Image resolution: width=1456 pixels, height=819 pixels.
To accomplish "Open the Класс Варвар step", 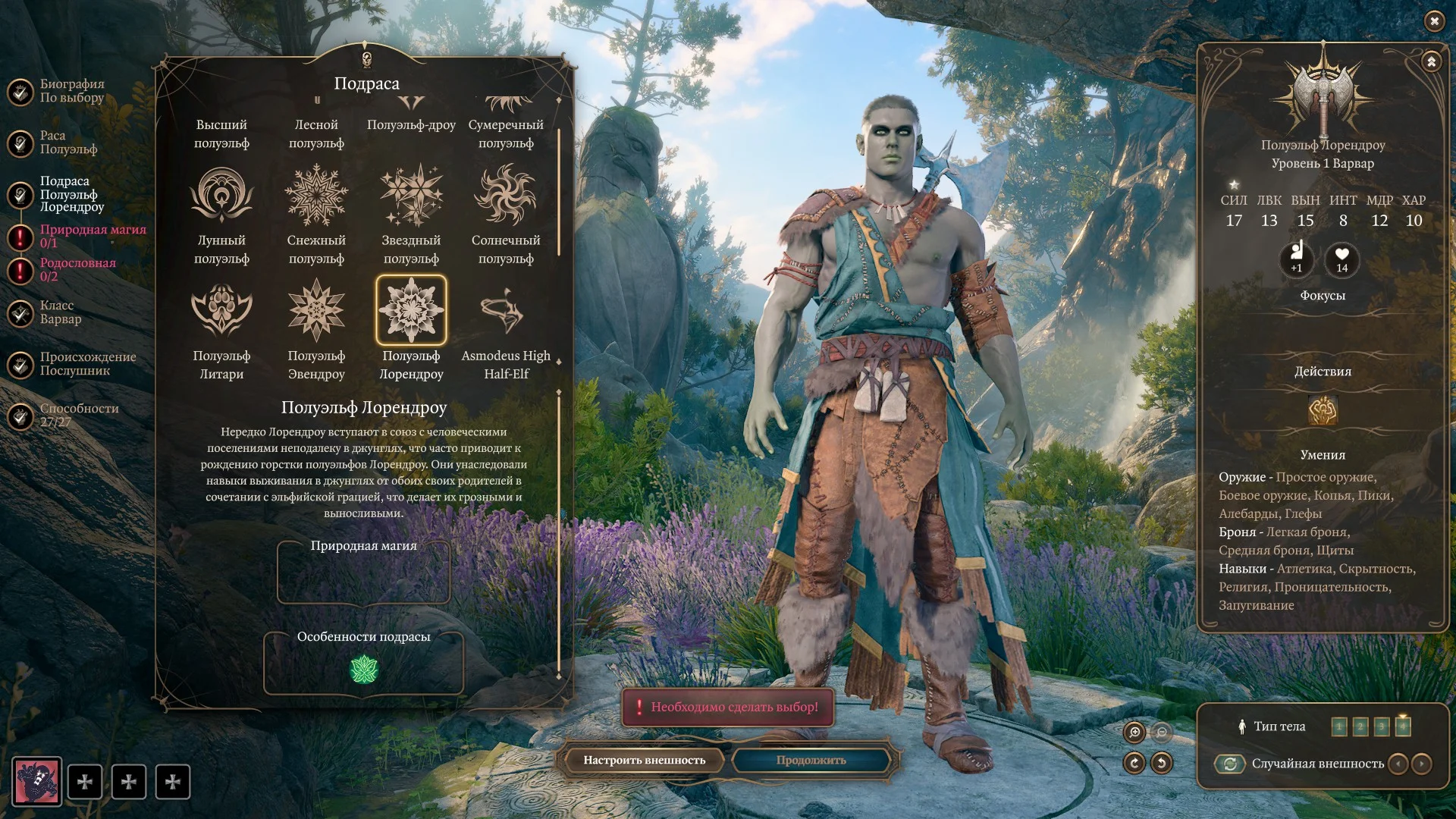I will (x=60, y=312).
